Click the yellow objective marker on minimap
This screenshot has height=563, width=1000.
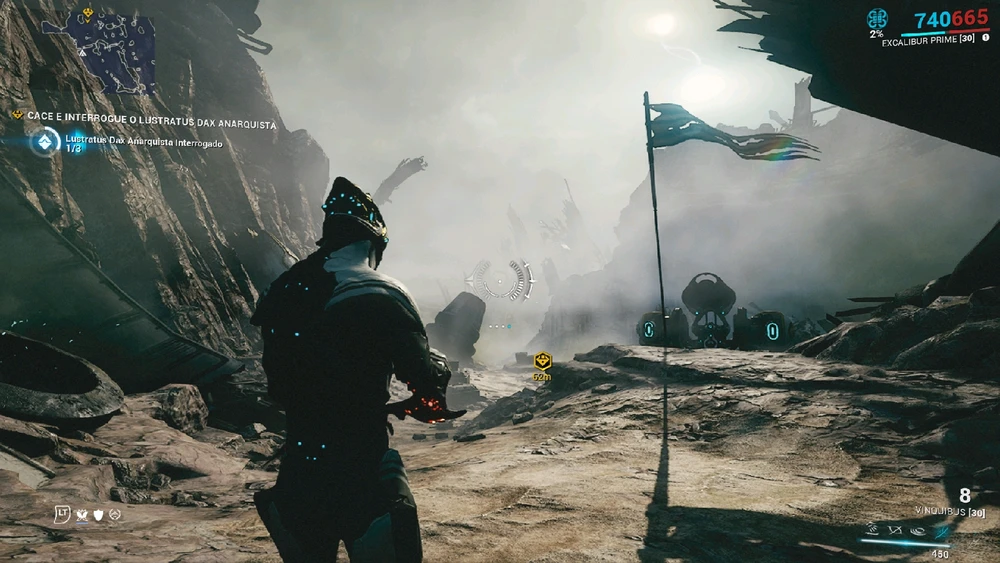click(89, 13)
